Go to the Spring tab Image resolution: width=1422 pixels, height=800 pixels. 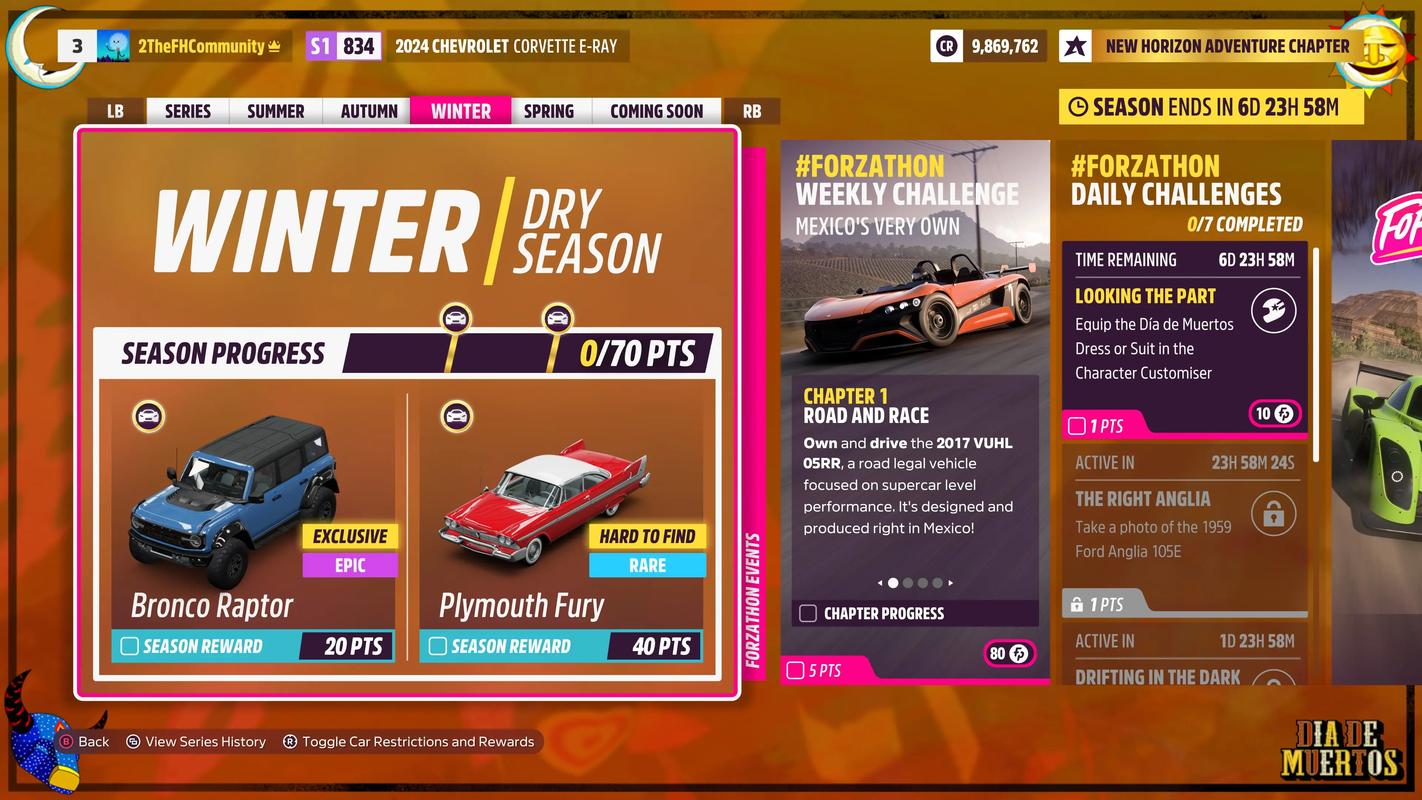click(549, 111)
